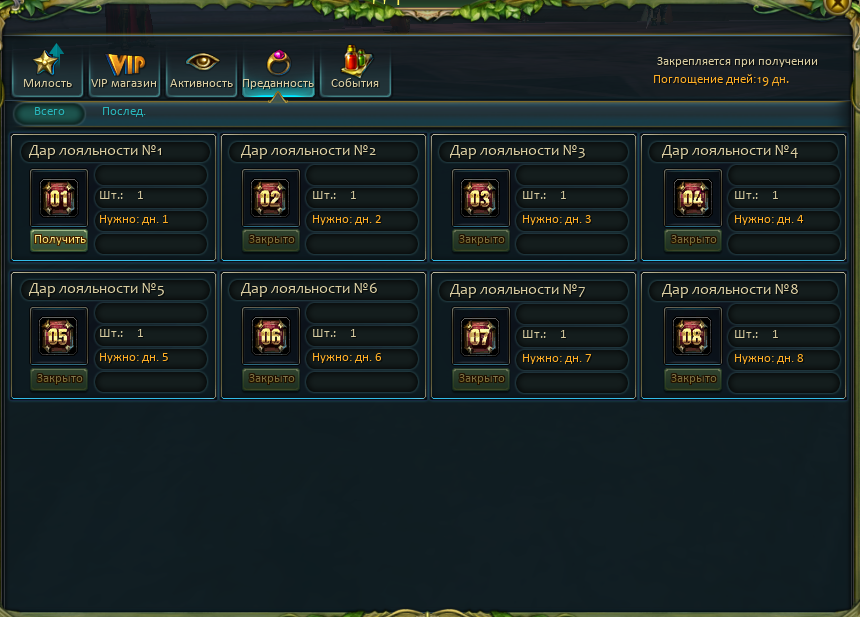This screenshot has height=617, width=860.
Task: Open the Милость tab
Action: point(48,69)
